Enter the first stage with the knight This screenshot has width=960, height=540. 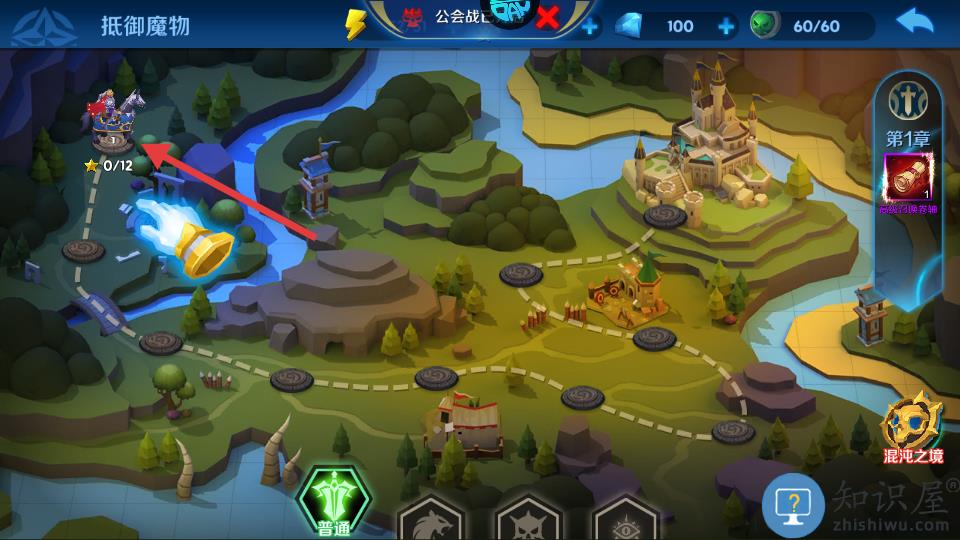113,122
